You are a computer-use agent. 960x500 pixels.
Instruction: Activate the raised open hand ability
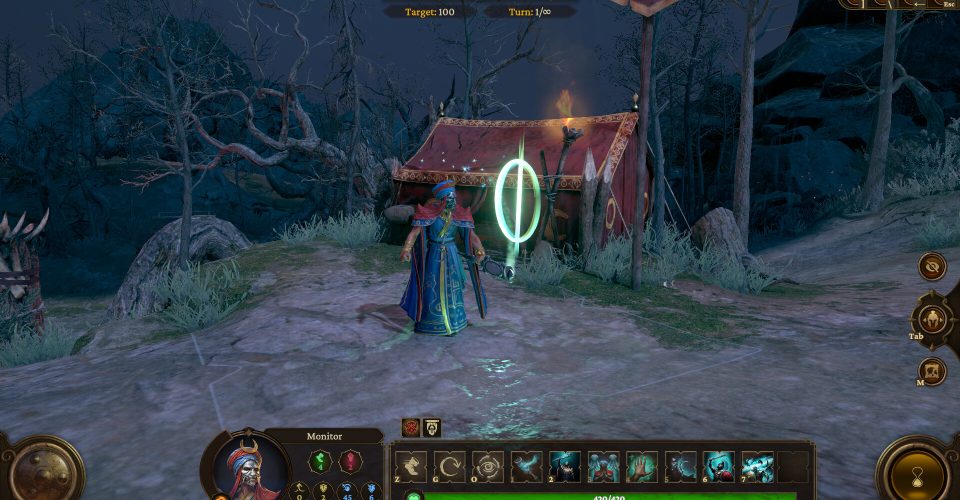pos(642,467)
